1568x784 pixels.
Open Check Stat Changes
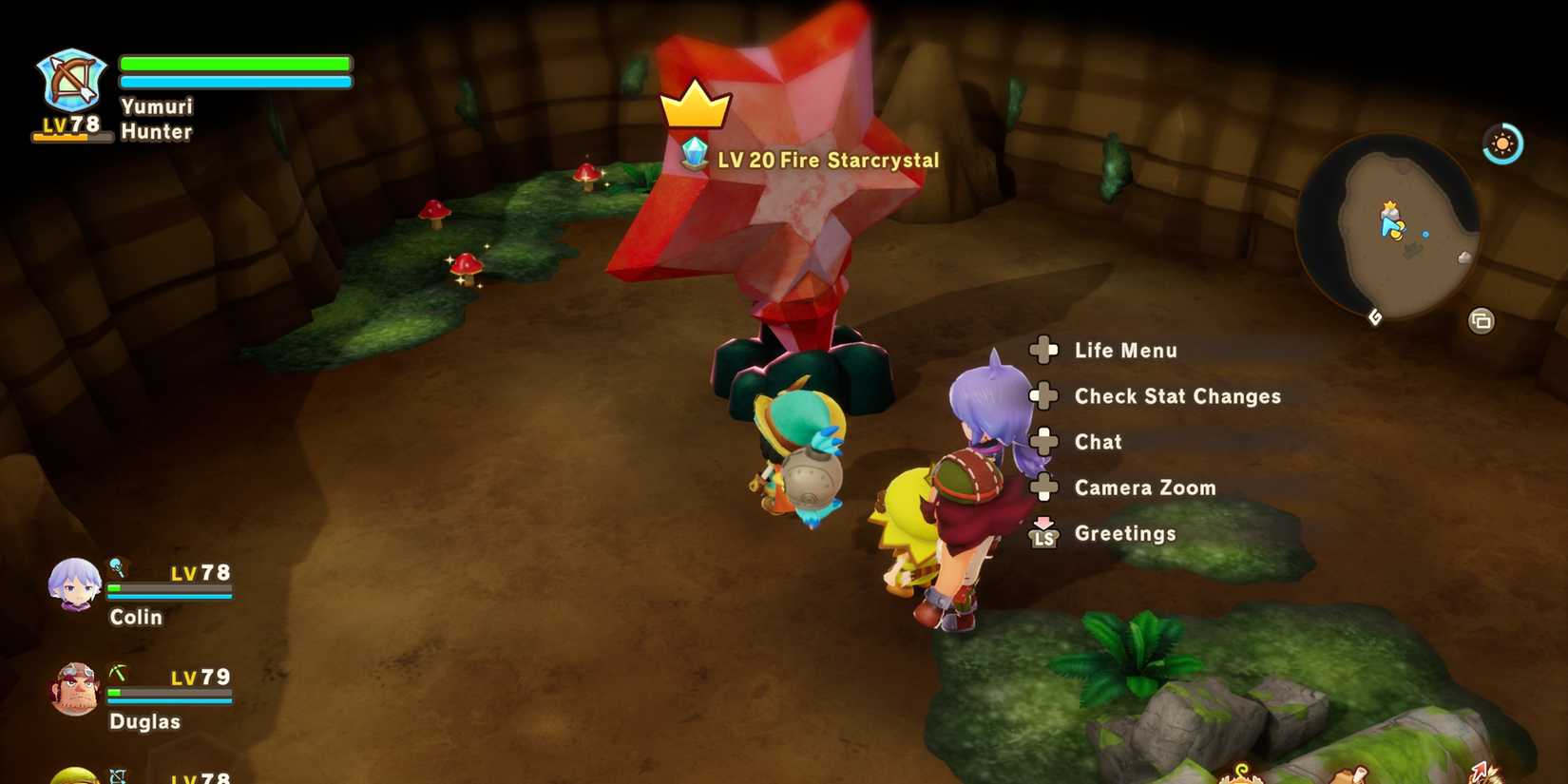point(1176,396)
